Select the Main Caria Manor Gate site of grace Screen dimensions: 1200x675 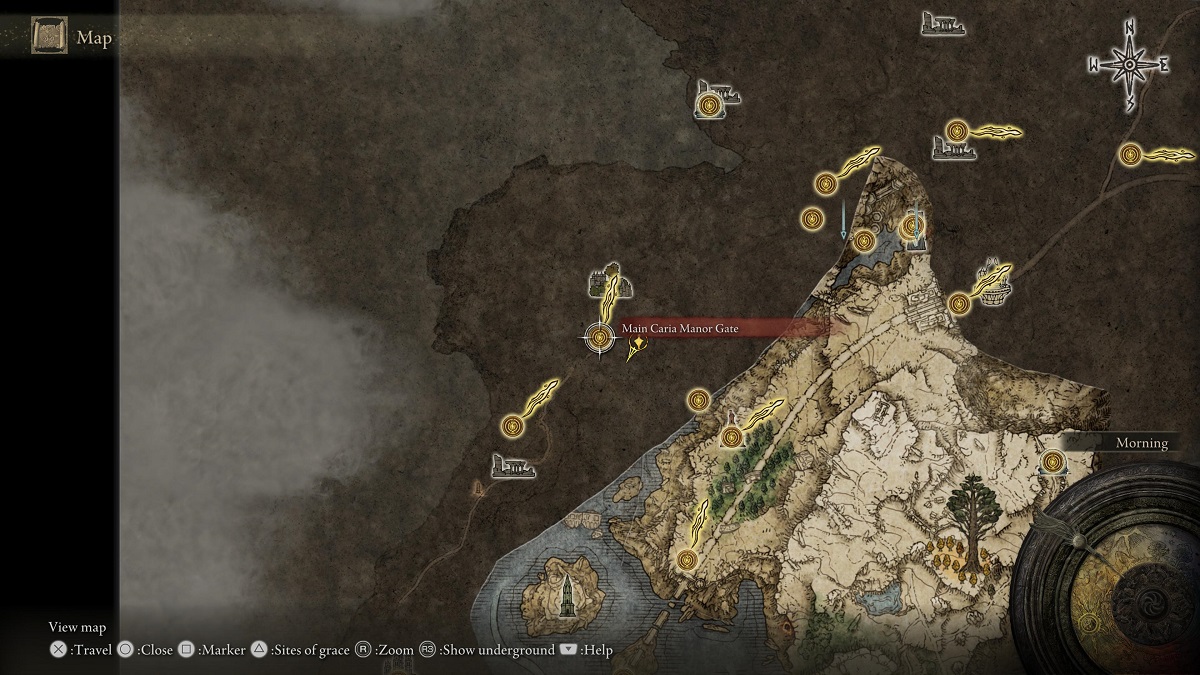coord(600,338)
